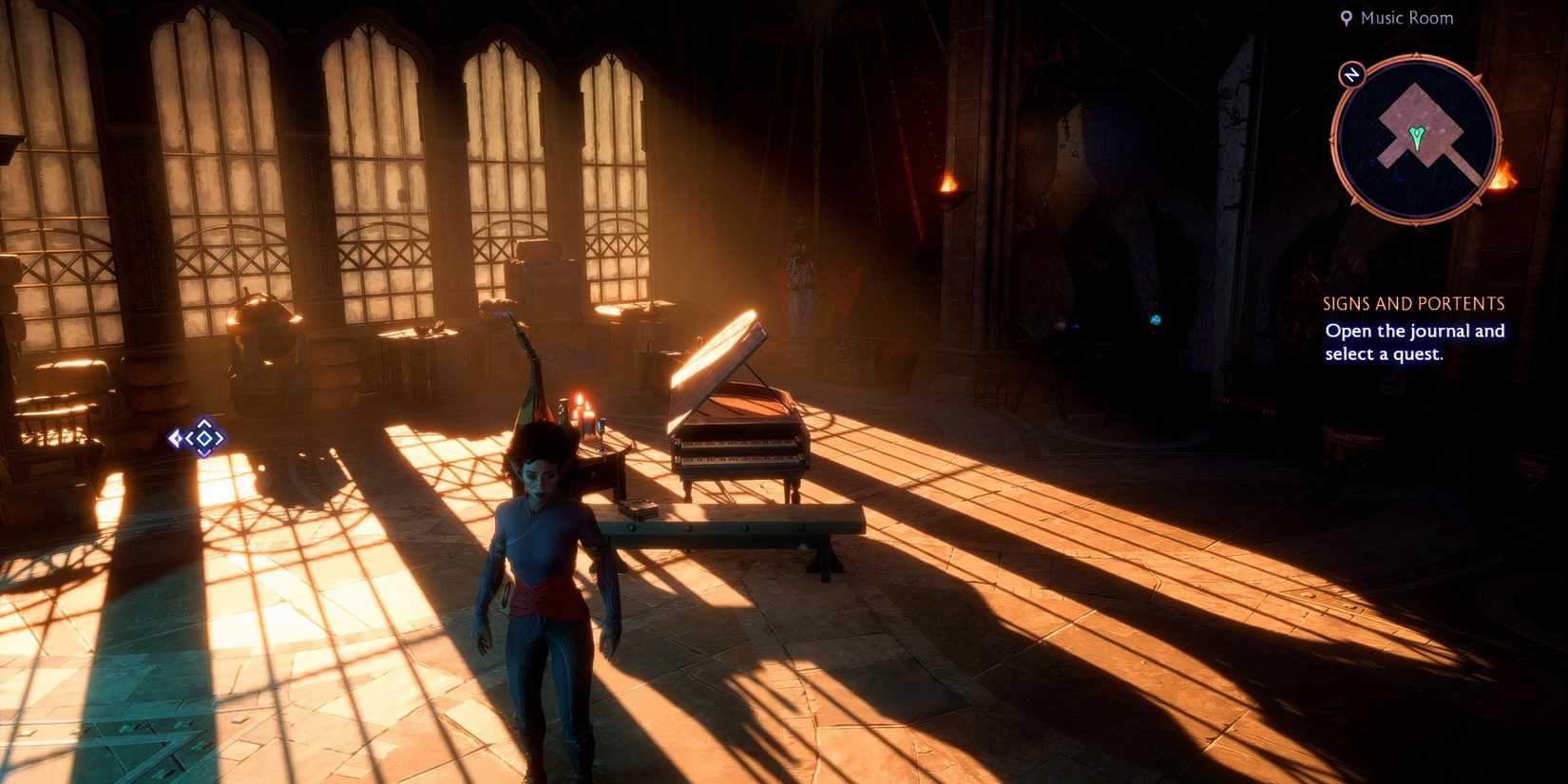Screen dimensions: 1568x784
Task: Click the piano bench in front of the piano
Action: 732,527
